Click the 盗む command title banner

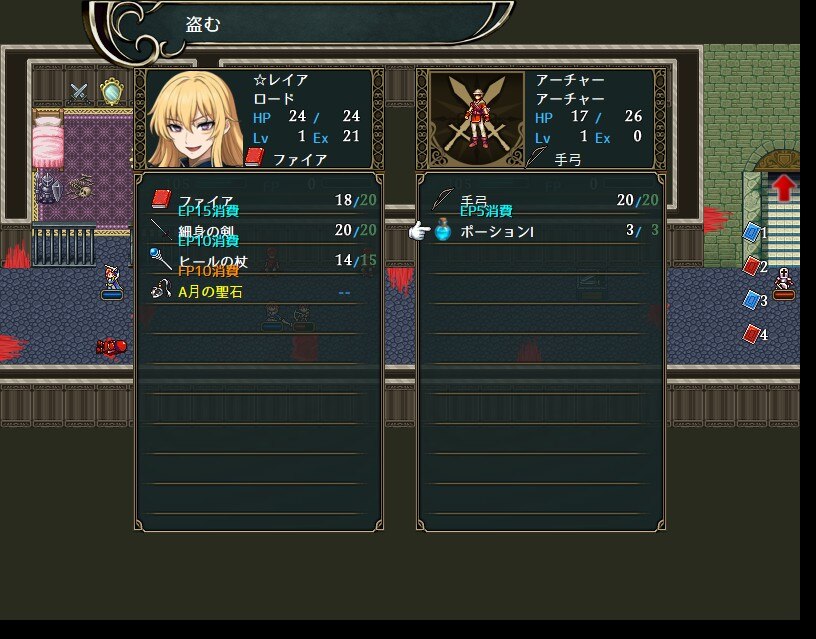(300, 25)
